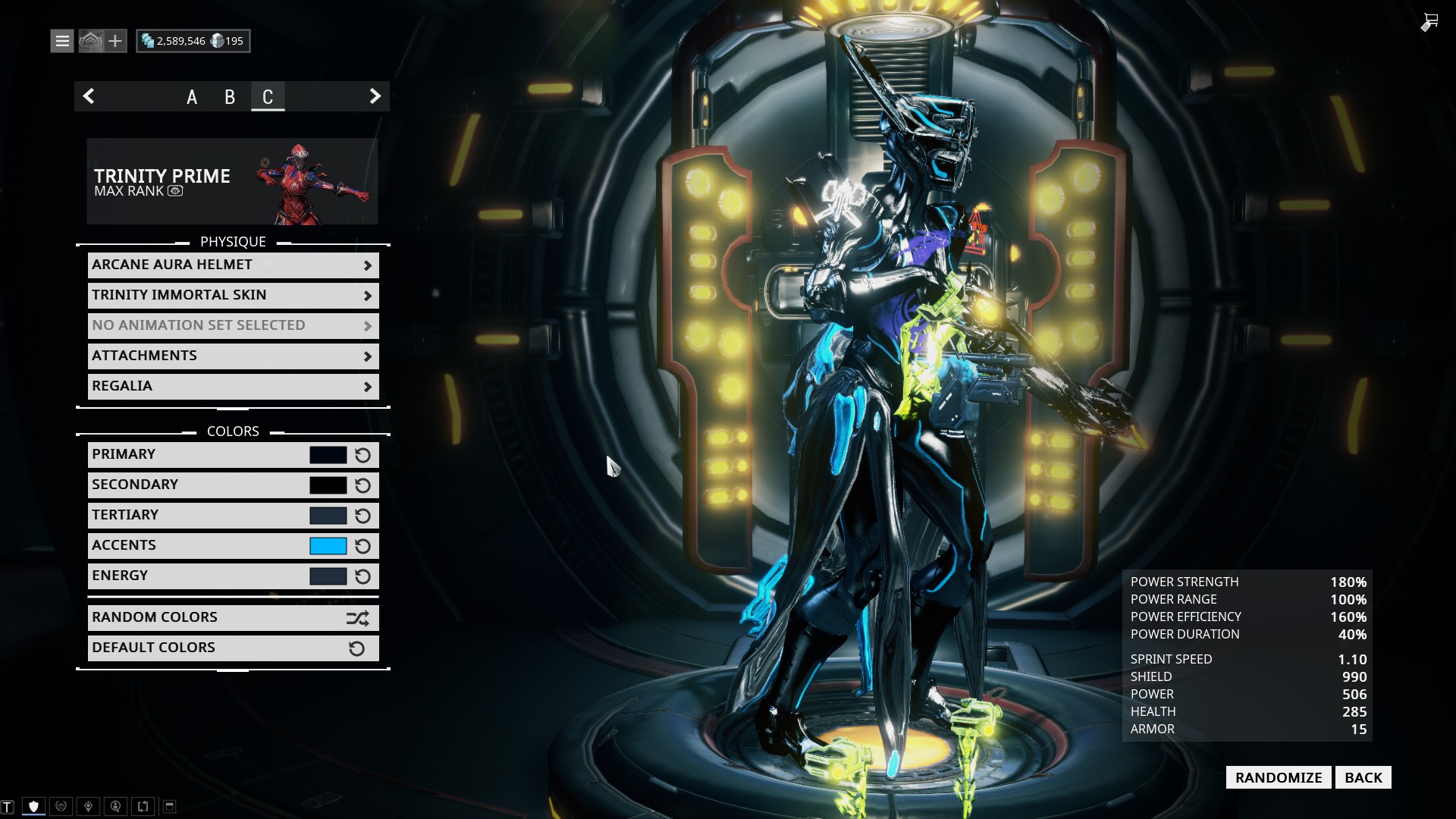Open Arcane Aura Helmet selection

coord(233,265)
